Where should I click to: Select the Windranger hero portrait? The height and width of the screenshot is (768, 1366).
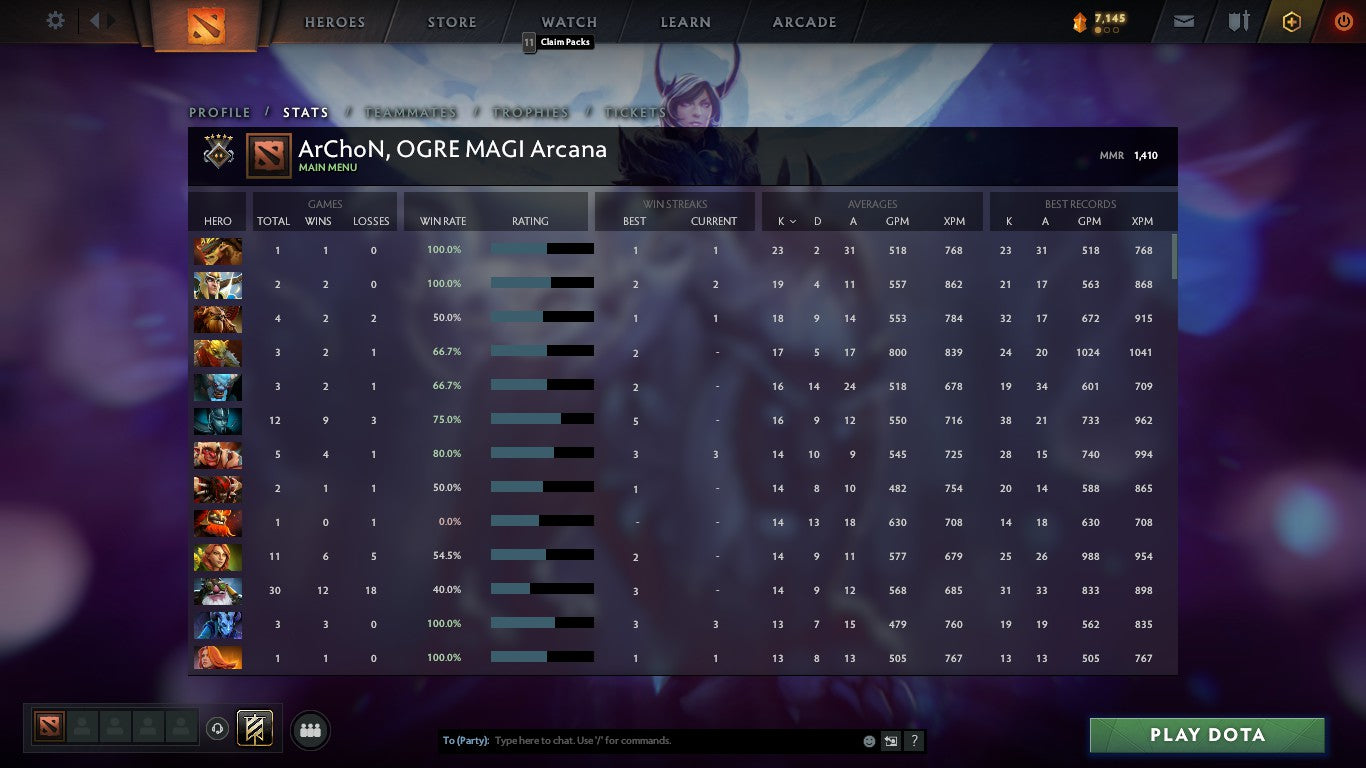tap(217, 555)
